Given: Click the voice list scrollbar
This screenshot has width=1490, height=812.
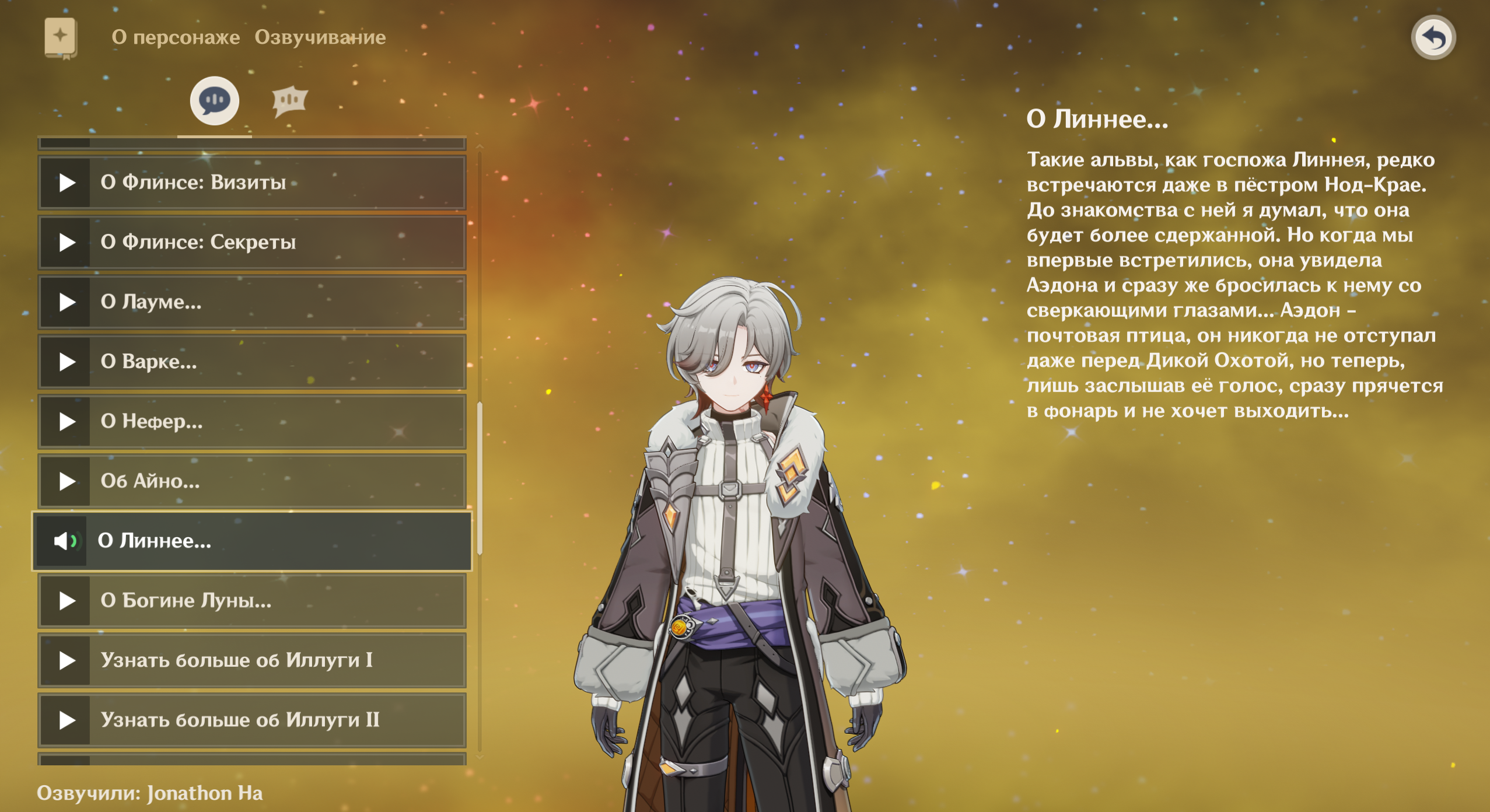Looking at the screenshot, I should tap(480, 478).
